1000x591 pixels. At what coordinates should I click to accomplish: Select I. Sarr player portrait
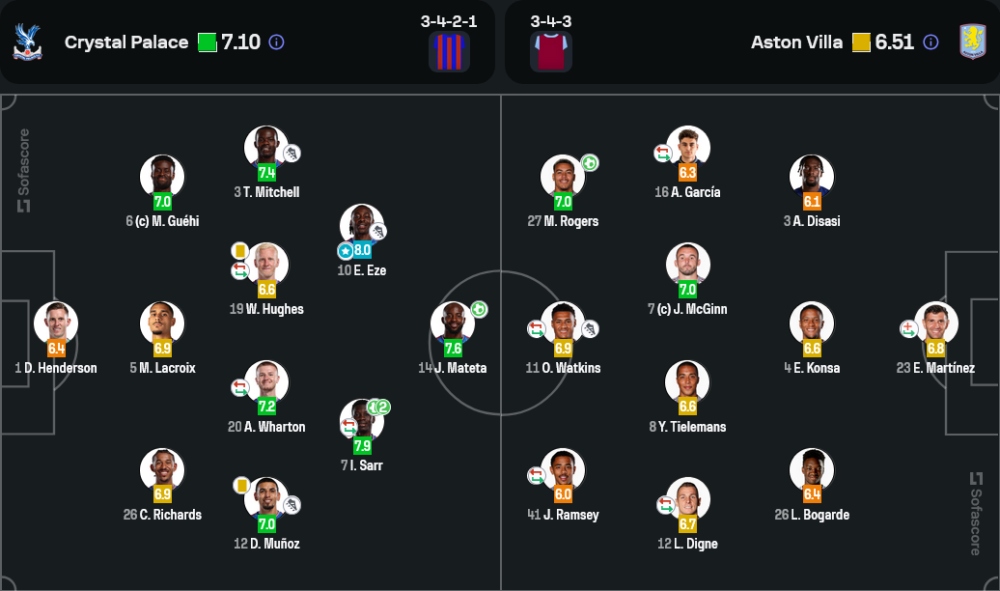click(x=361, y=420)
